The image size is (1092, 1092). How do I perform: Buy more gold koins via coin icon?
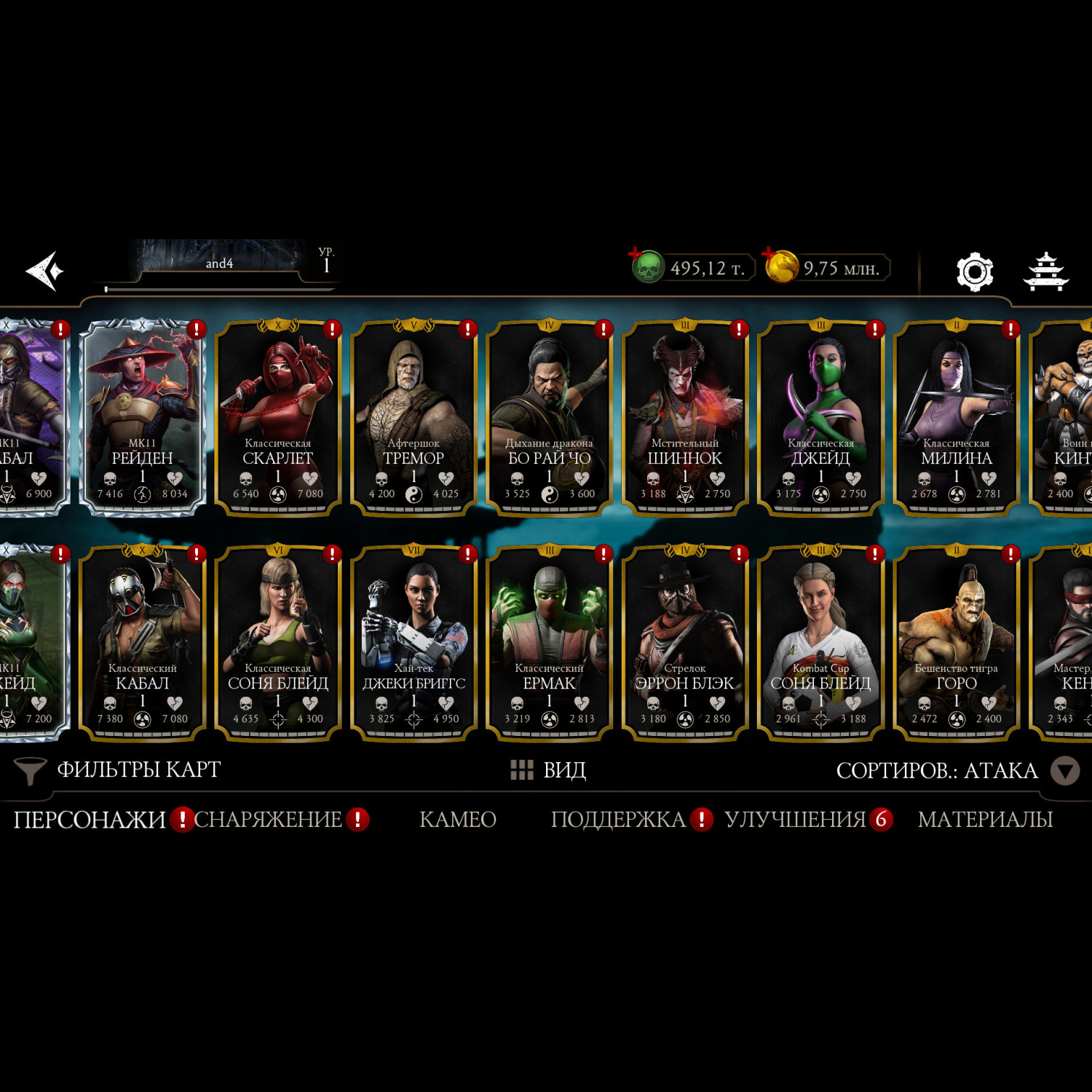(x=780, y=266)
